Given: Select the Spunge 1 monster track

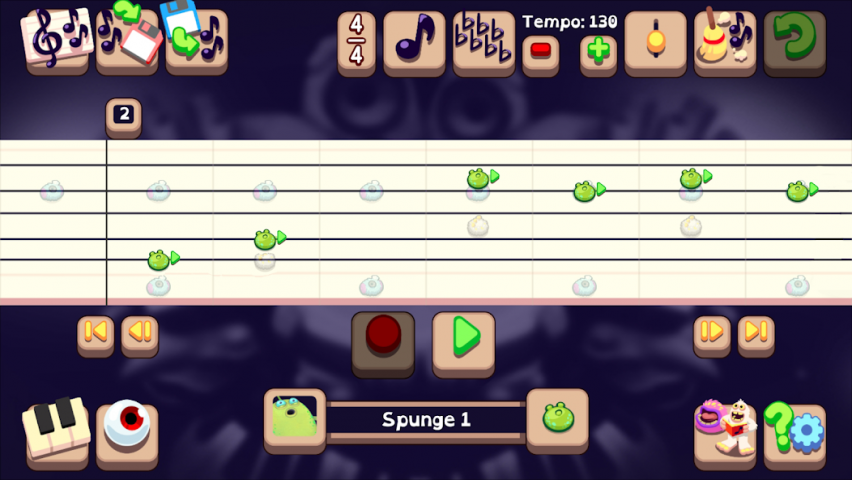Looking at the screenshot, I should [425, 420].
